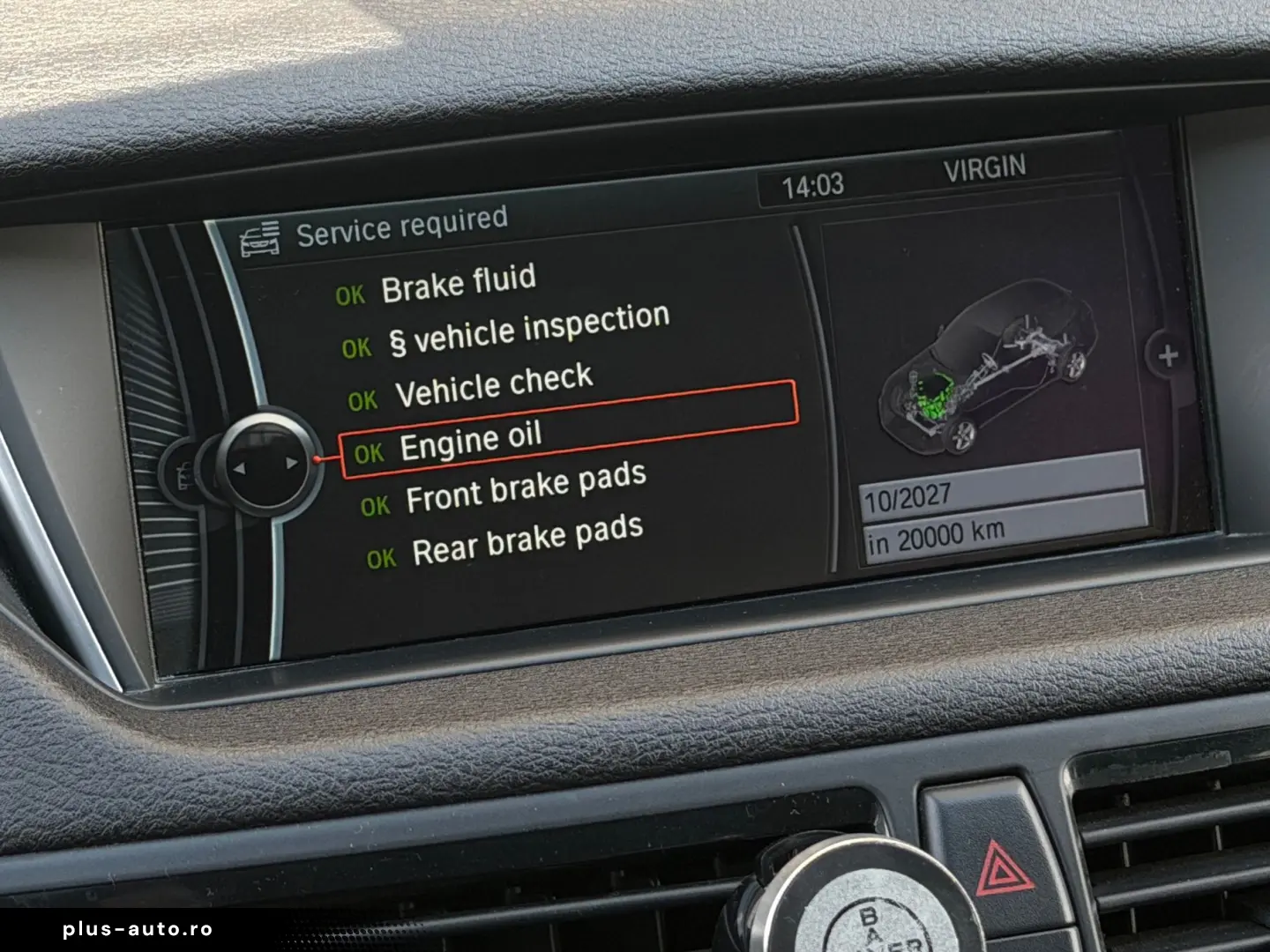Open the § vehicle inspection entry

[x=529, y=330]
